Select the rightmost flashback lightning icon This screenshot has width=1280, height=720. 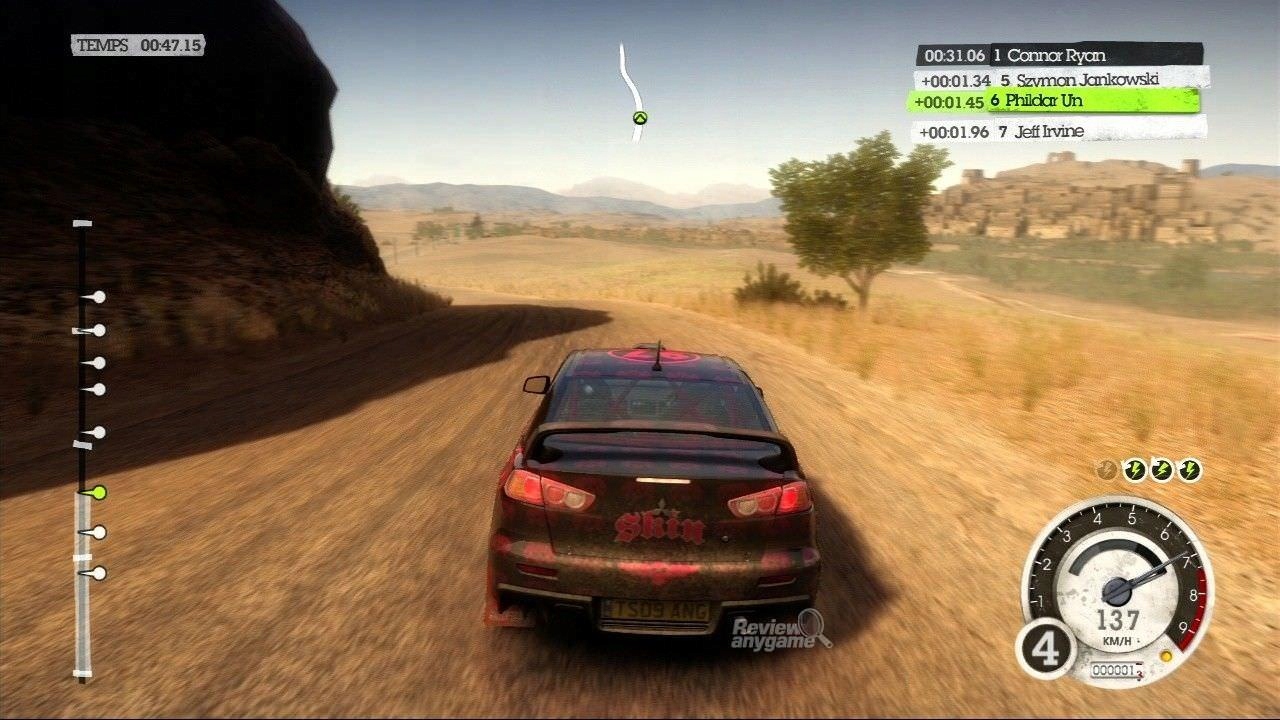tap(1190, 467)
